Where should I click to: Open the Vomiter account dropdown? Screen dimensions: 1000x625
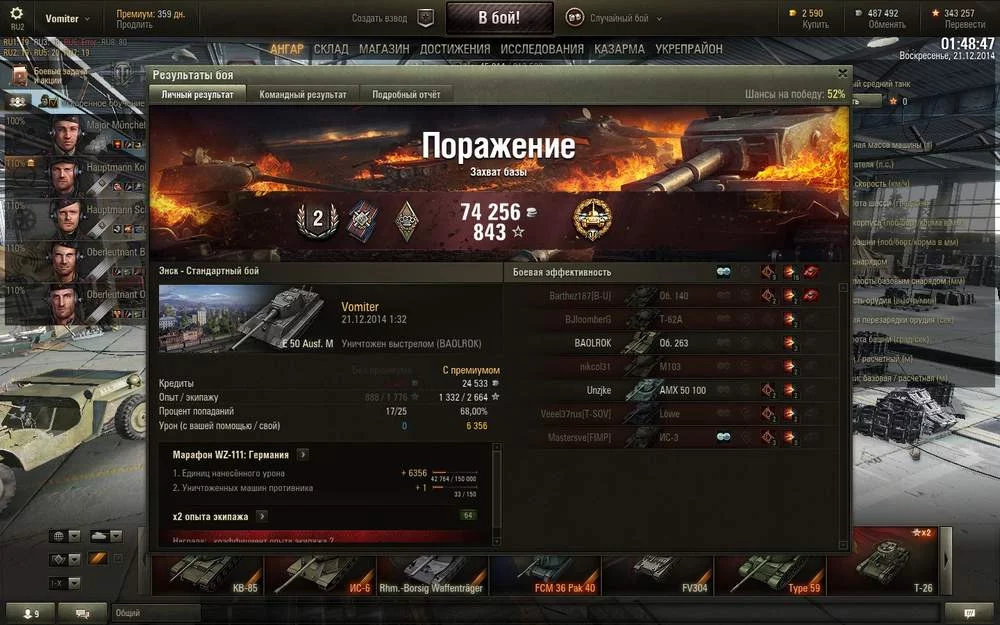point(68,18)
